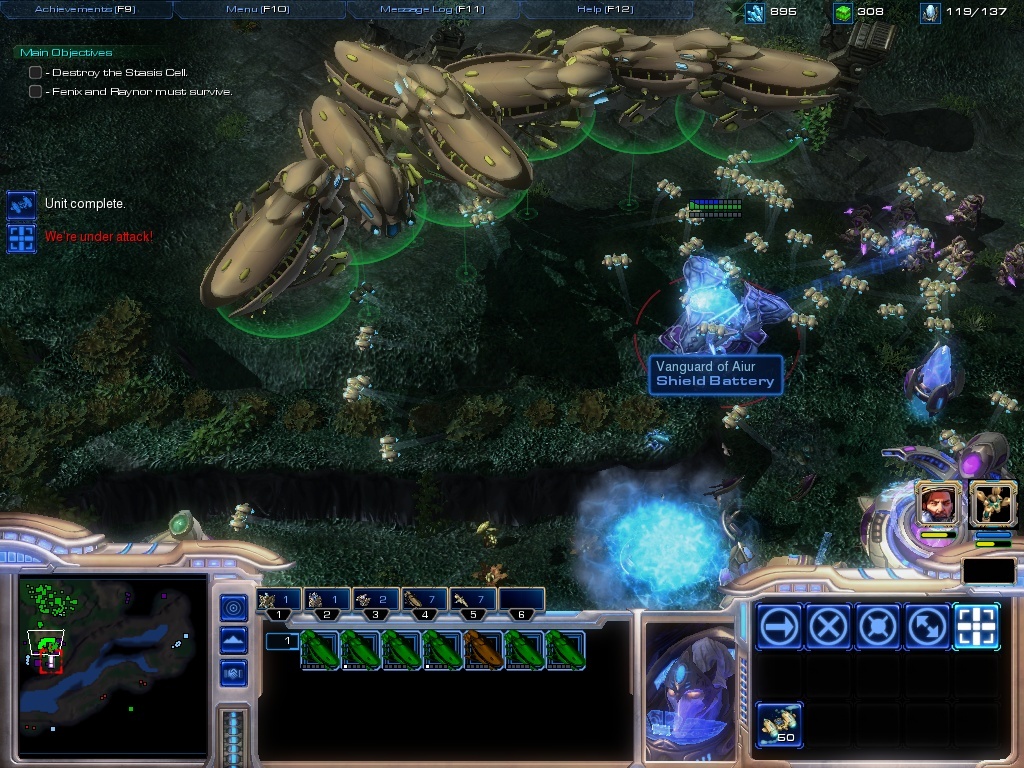Select control group 3
This screenshot has width=1024, height=768.
(375, 601)
